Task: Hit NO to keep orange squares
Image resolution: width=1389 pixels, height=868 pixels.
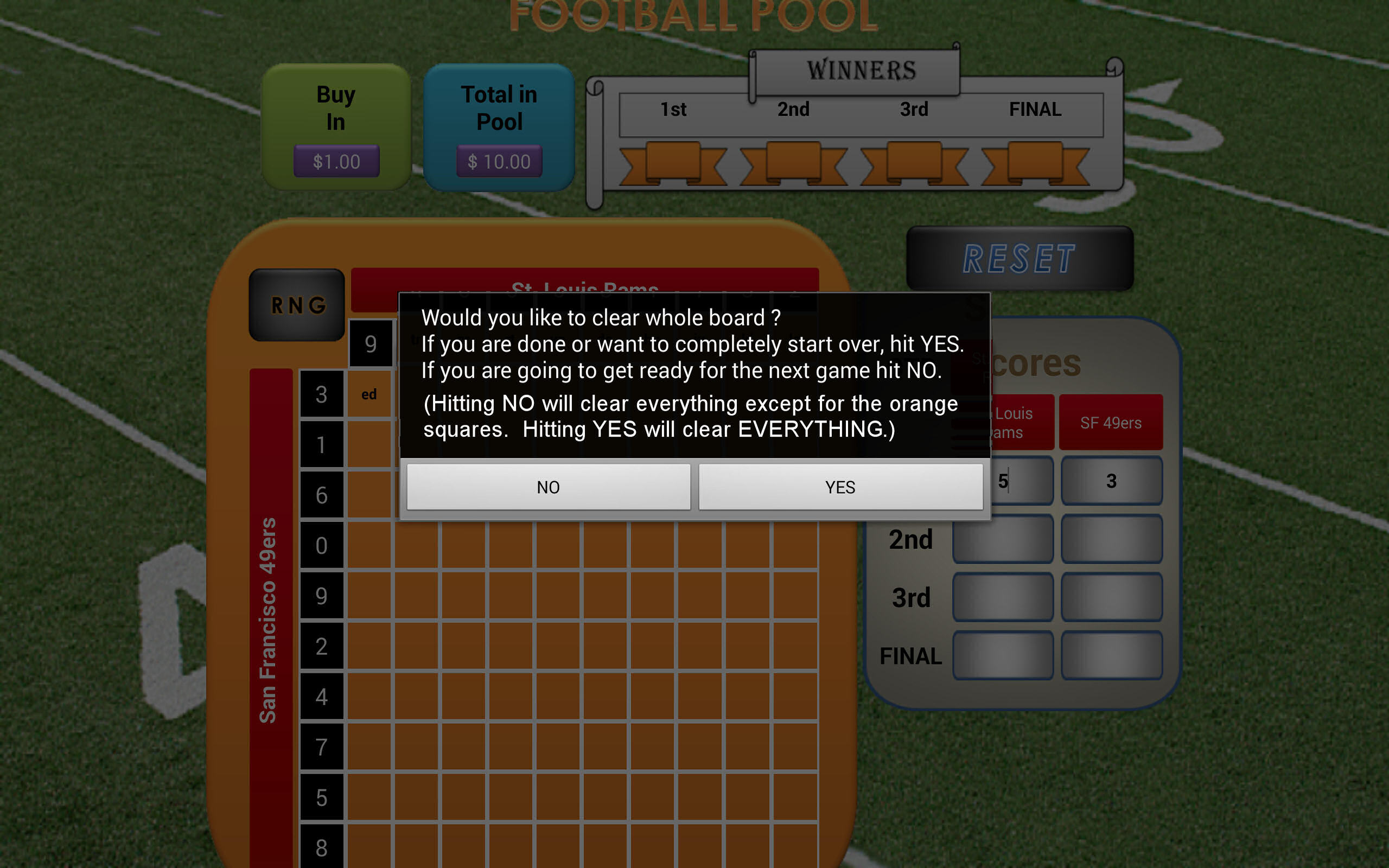Action: [547, 487]
